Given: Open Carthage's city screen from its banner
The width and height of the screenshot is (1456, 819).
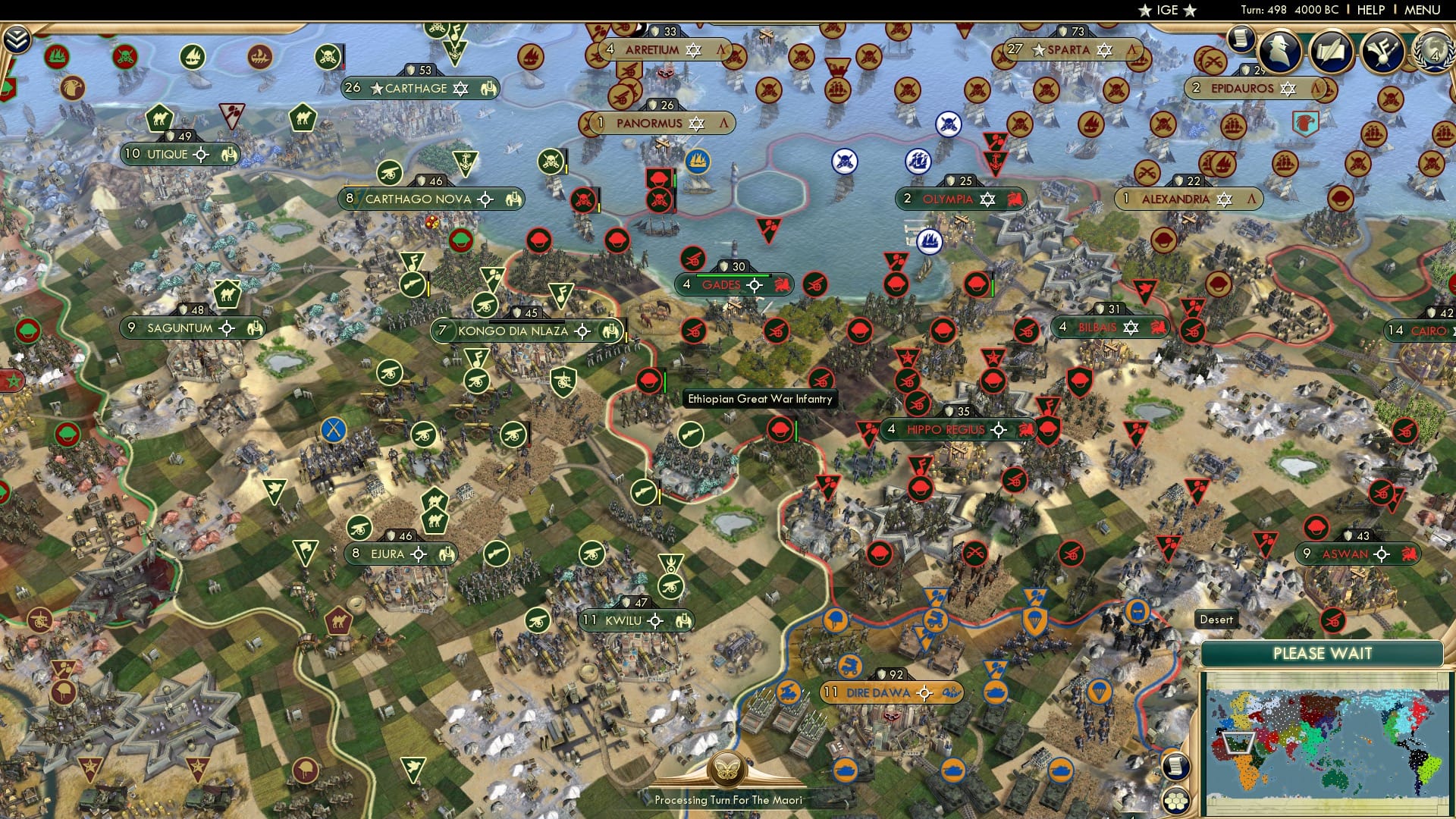Looking at the screenshot, I should [x=415, y=88].
